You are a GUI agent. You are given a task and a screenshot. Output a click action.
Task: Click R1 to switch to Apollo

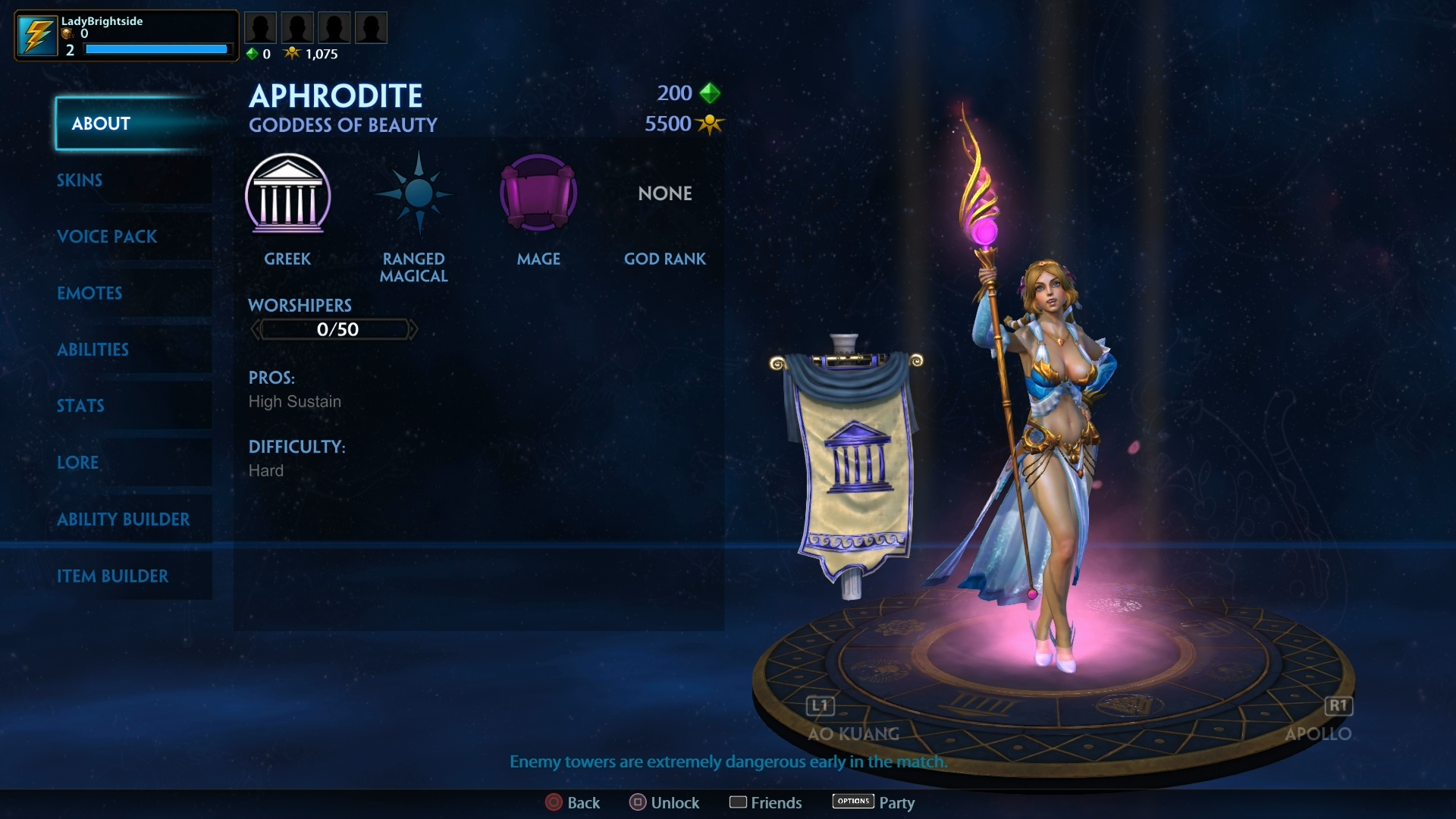(x=1338, y=706)
